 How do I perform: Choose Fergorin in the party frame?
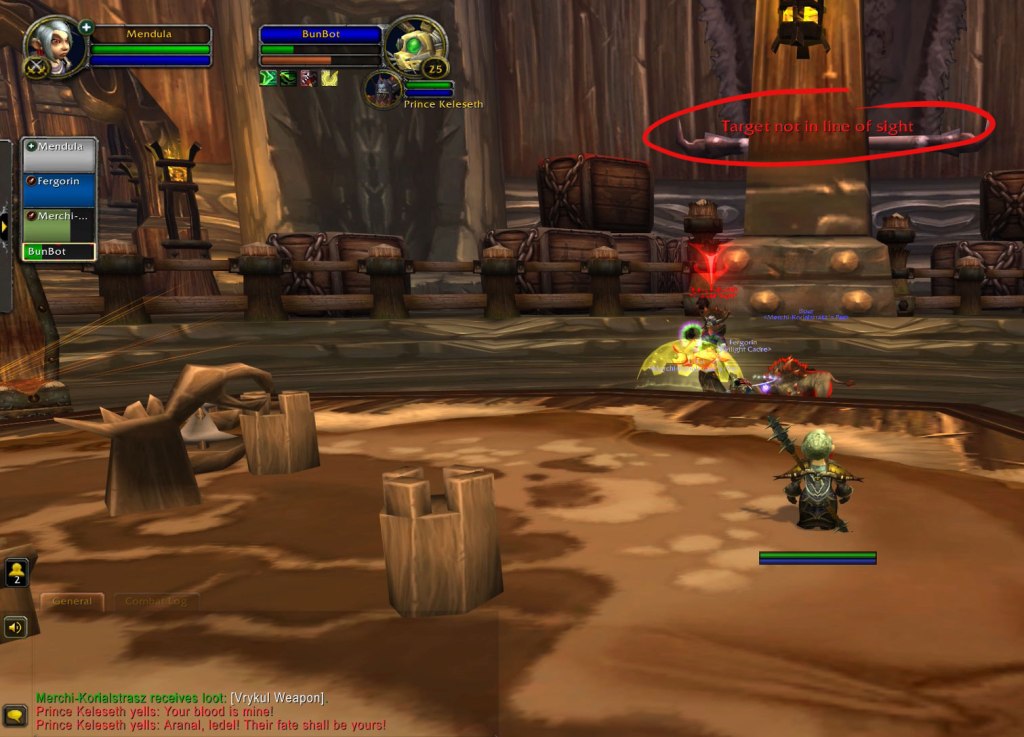(x=60, y=189)
